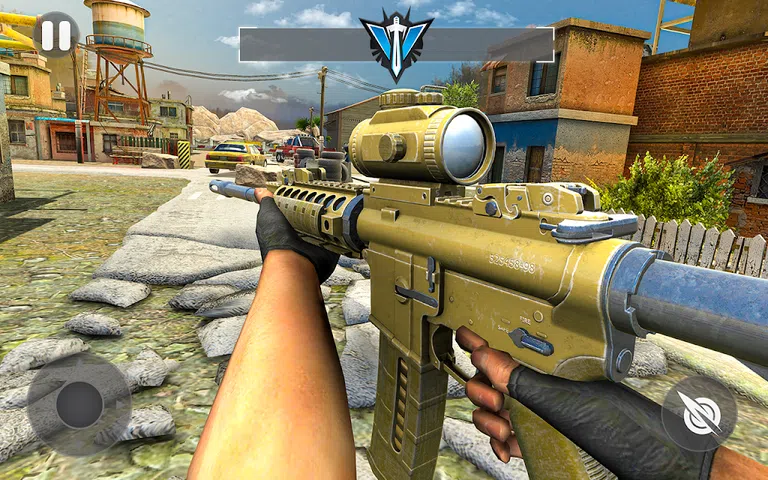
Task: Tap the virtual movement joystick
Action: point(79,404)
